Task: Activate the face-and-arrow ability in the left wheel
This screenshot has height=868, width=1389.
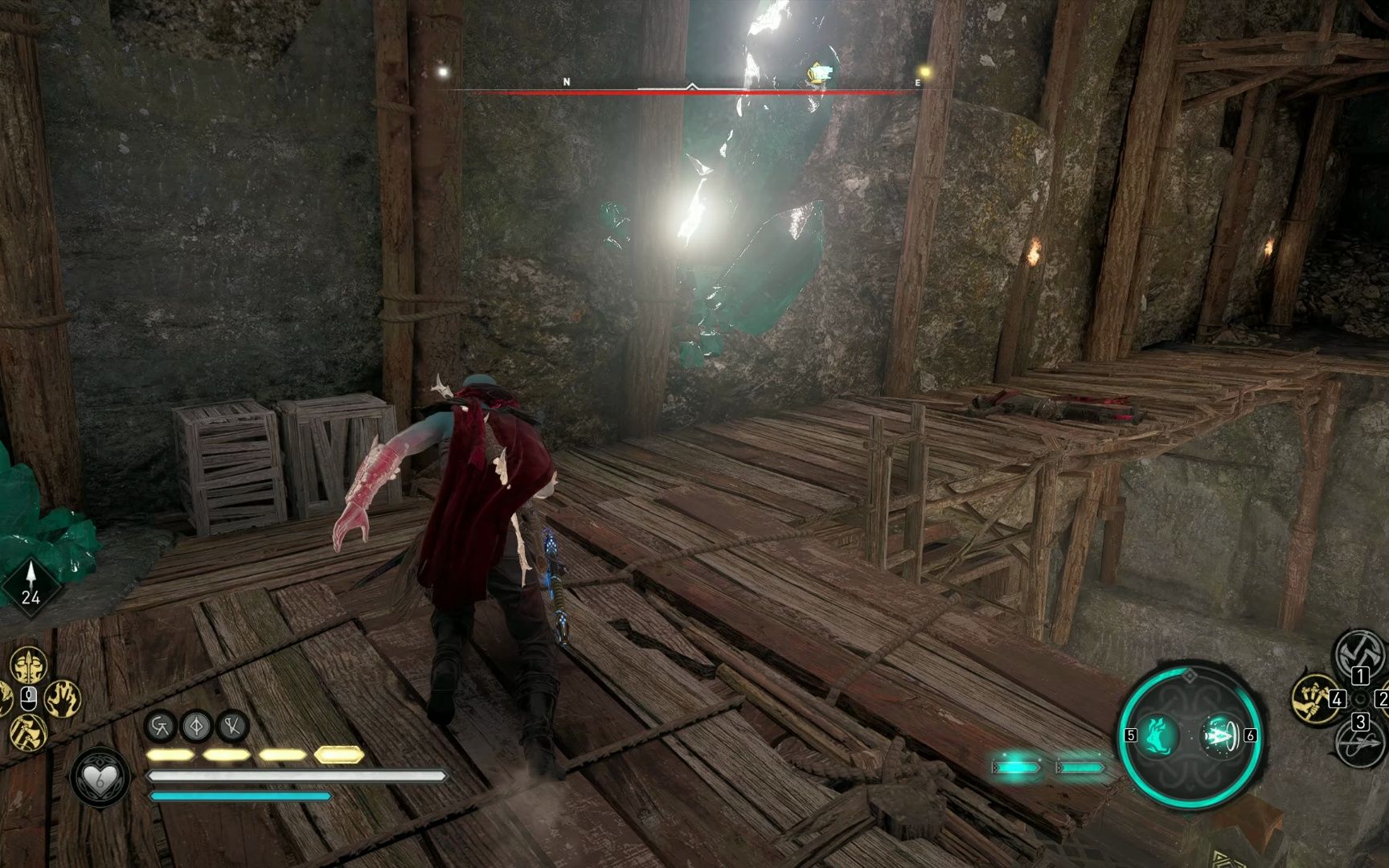Action: pos(28,665)
